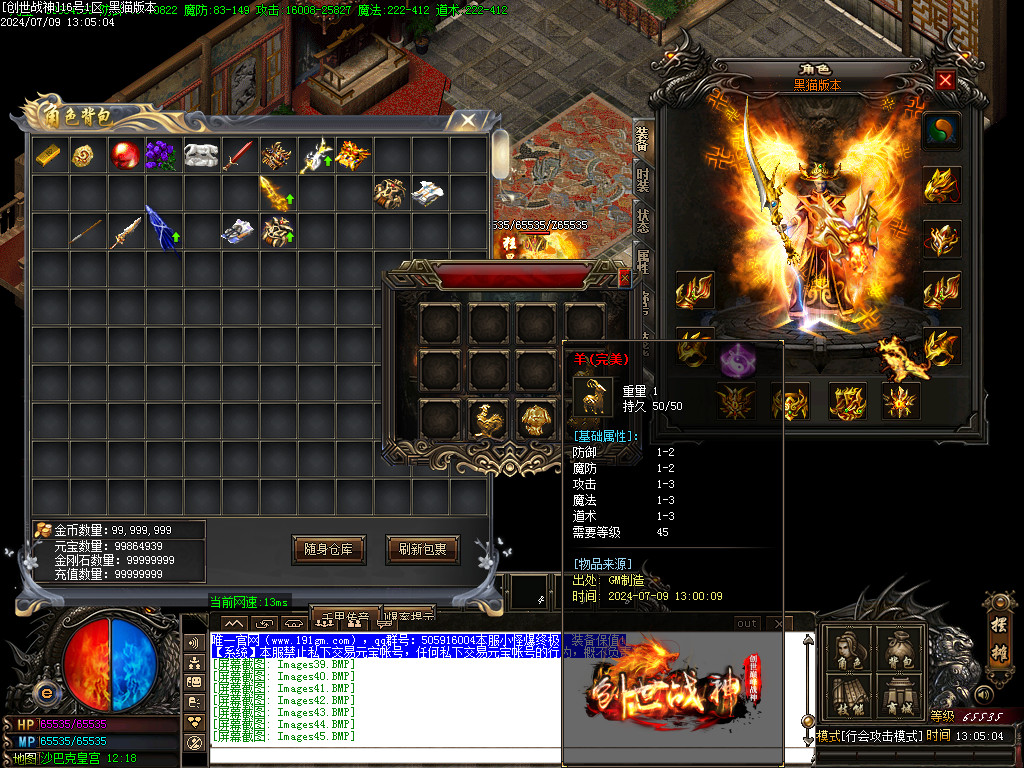Select the red sword in the backpack
Viewport: 1024px width, 768px height.
coord(238,155)
